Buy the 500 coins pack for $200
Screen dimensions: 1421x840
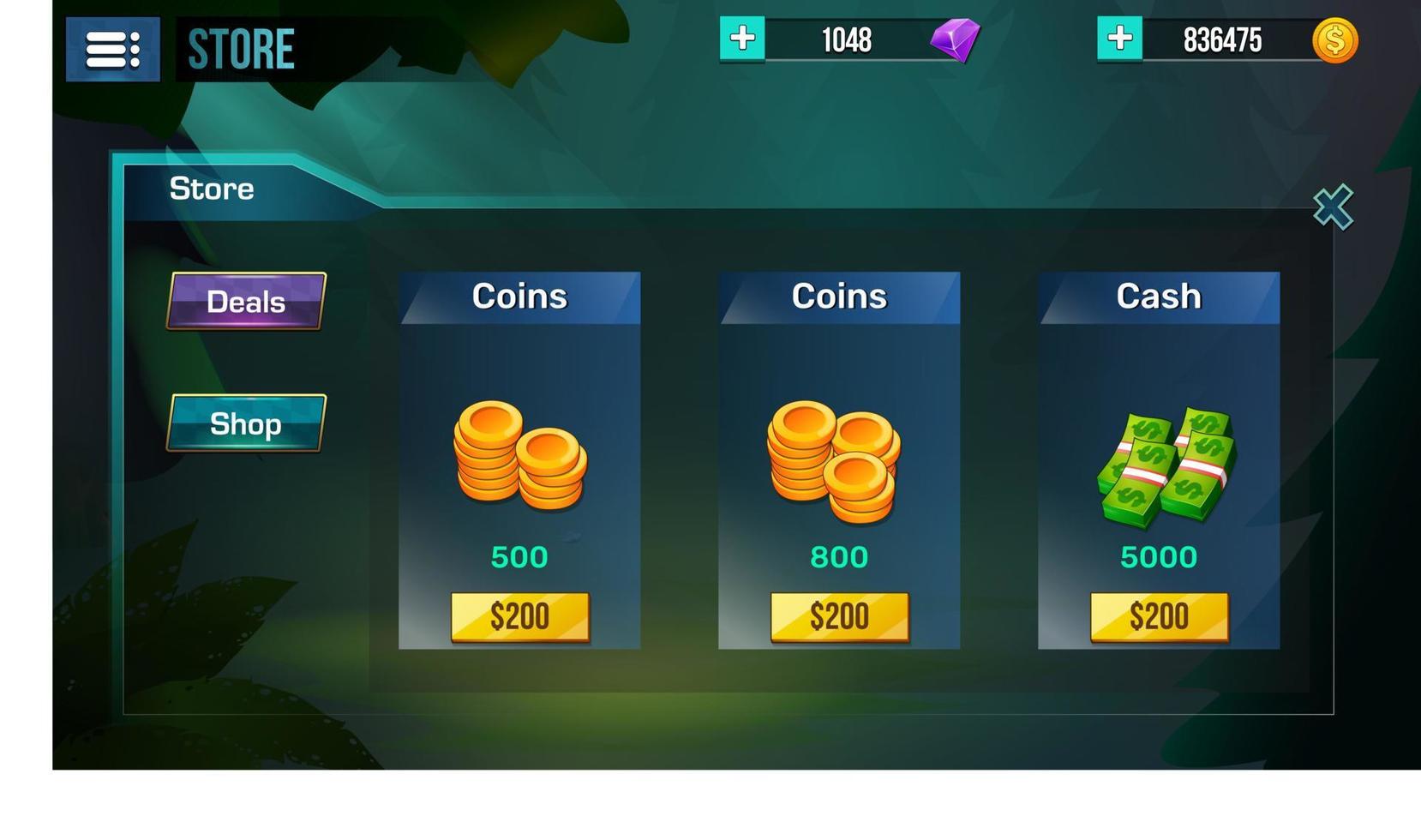tap(520, 615)
